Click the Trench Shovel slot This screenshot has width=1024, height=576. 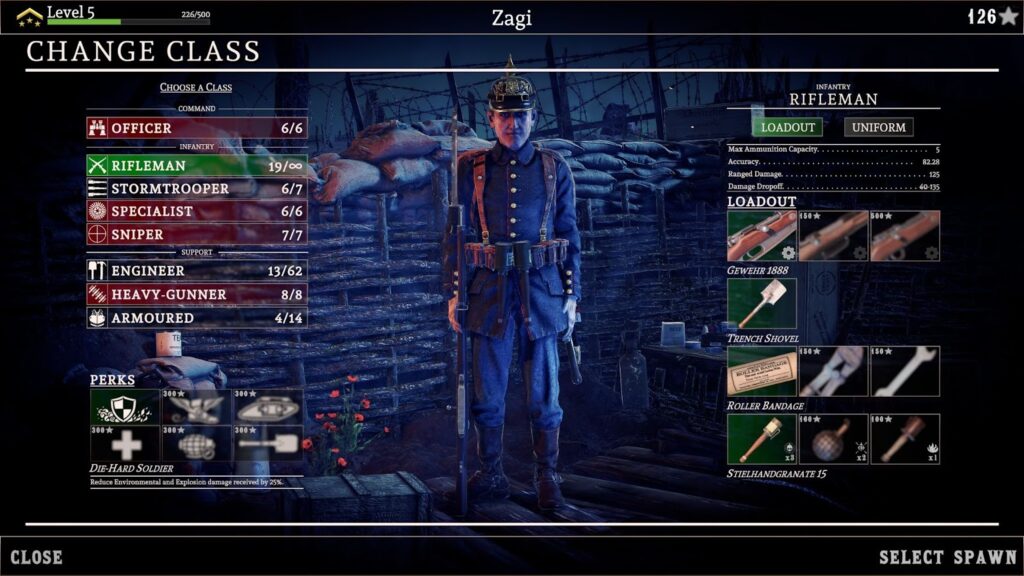762,304
